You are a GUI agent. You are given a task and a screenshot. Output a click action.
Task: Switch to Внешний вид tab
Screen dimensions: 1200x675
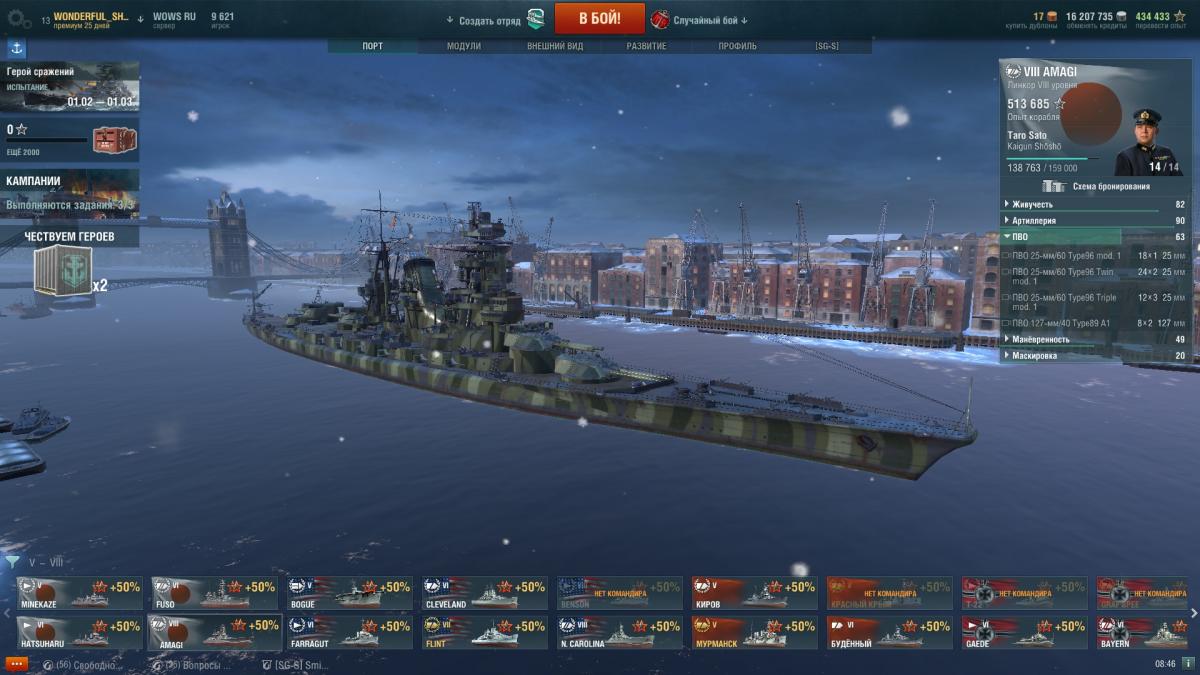point(554,46)
